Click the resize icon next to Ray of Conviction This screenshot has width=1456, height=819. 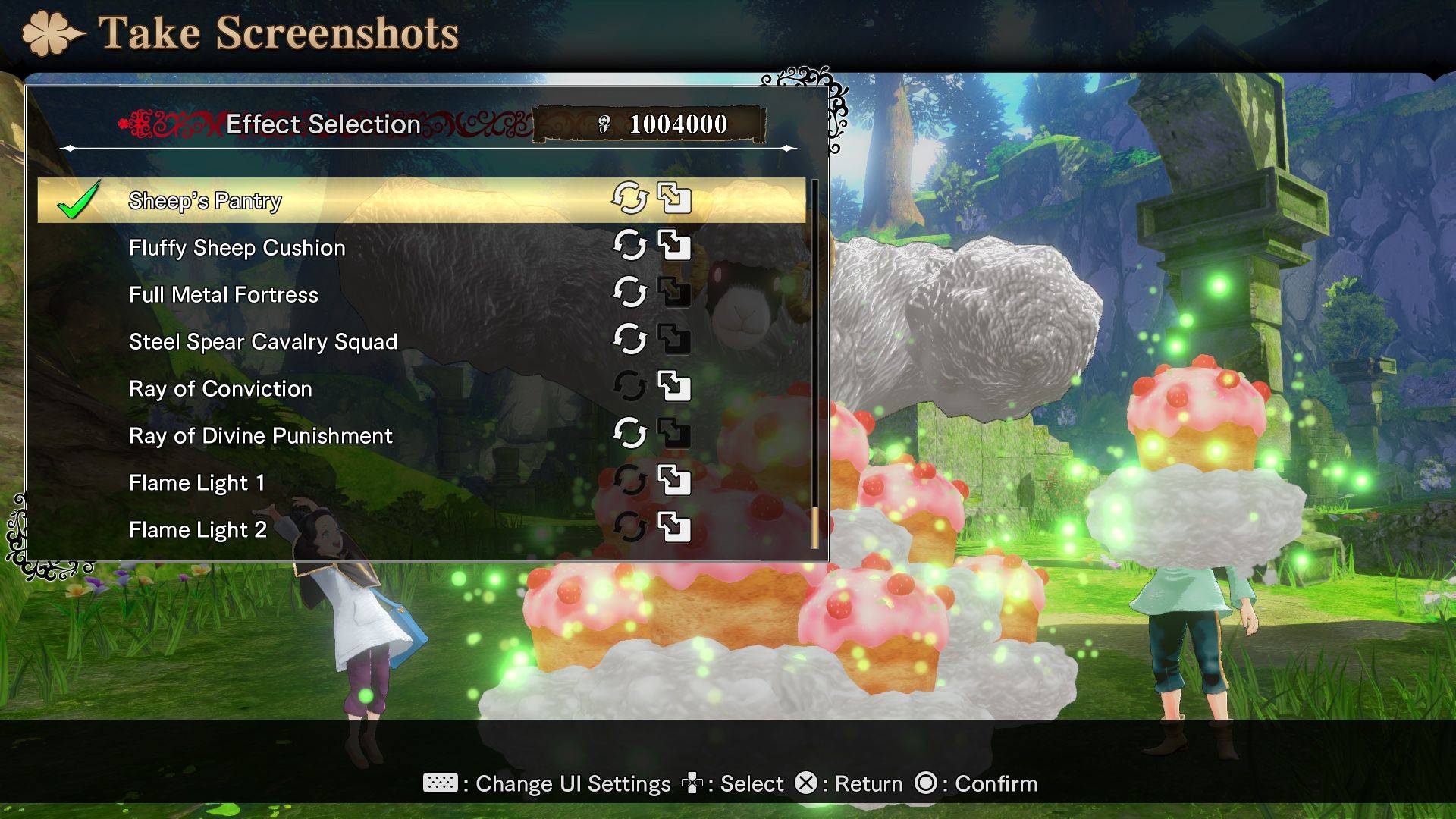point(673,386)
